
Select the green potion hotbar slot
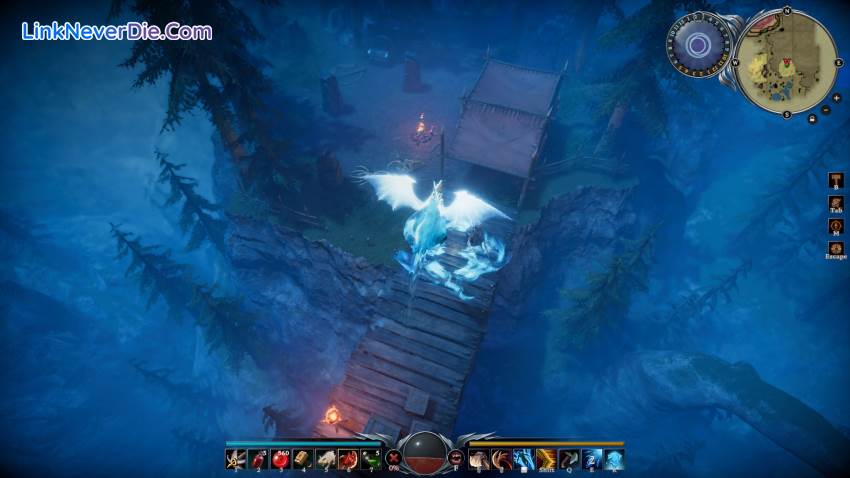click(370, 460)
